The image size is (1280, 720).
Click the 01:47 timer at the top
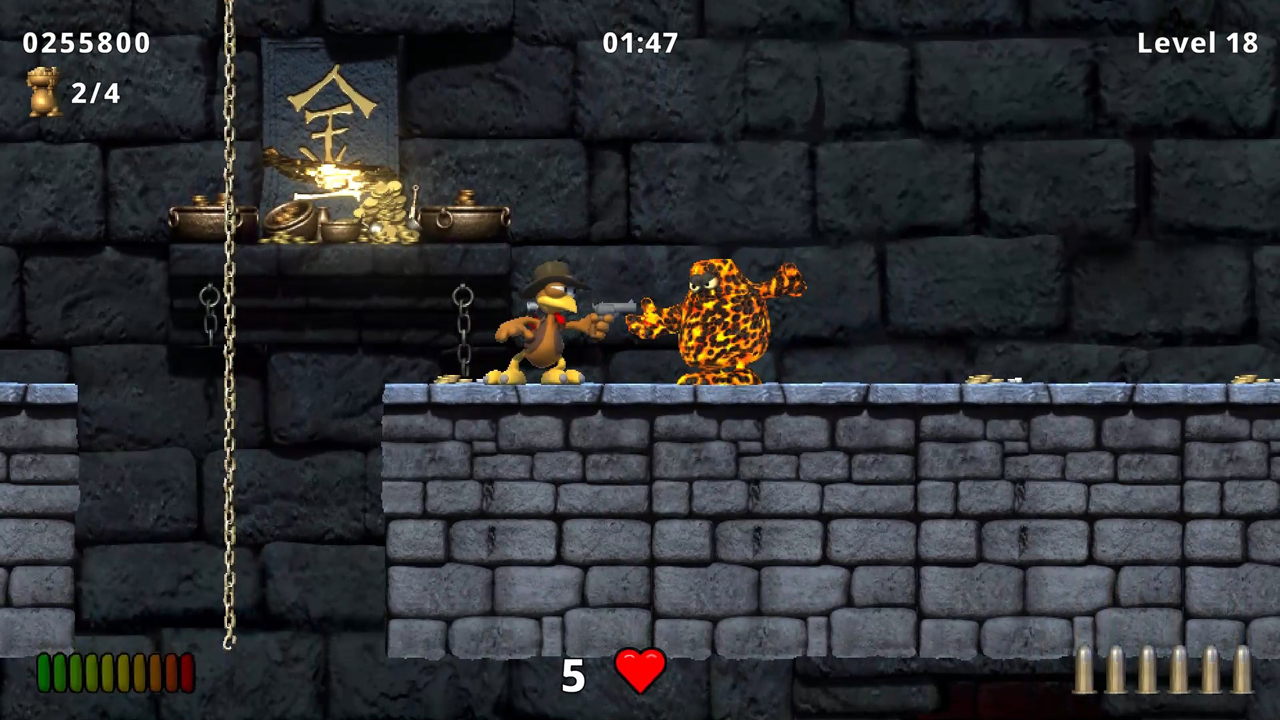click(640, 42)
